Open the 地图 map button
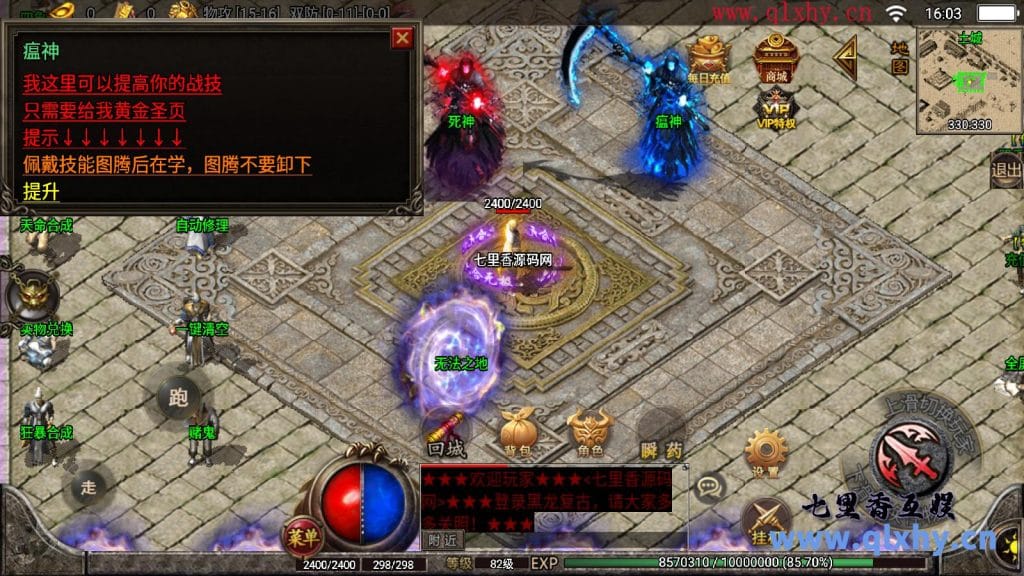 (899, 58)
